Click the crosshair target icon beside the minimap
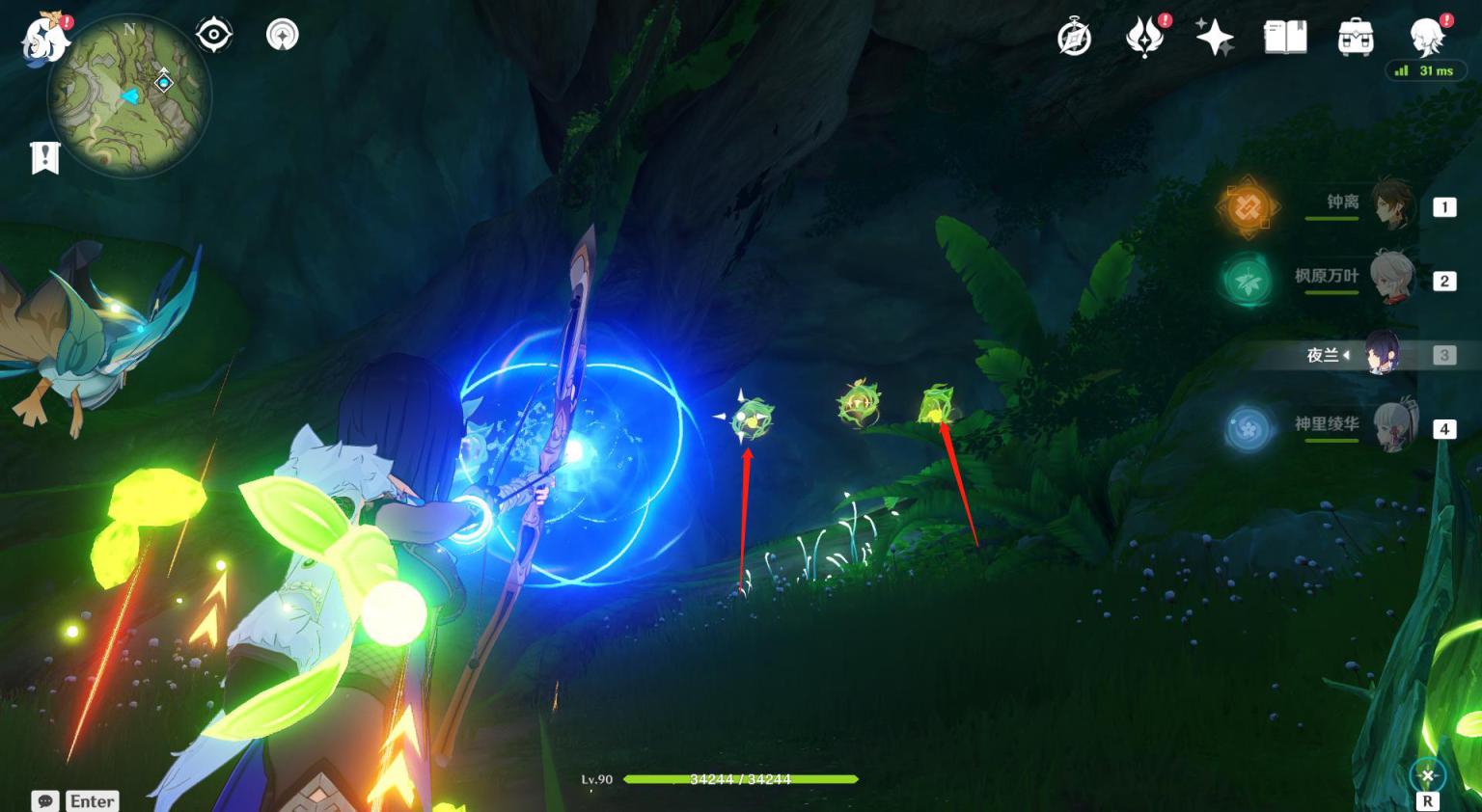Screen dimensions: 1482x812 pos(213,35)
